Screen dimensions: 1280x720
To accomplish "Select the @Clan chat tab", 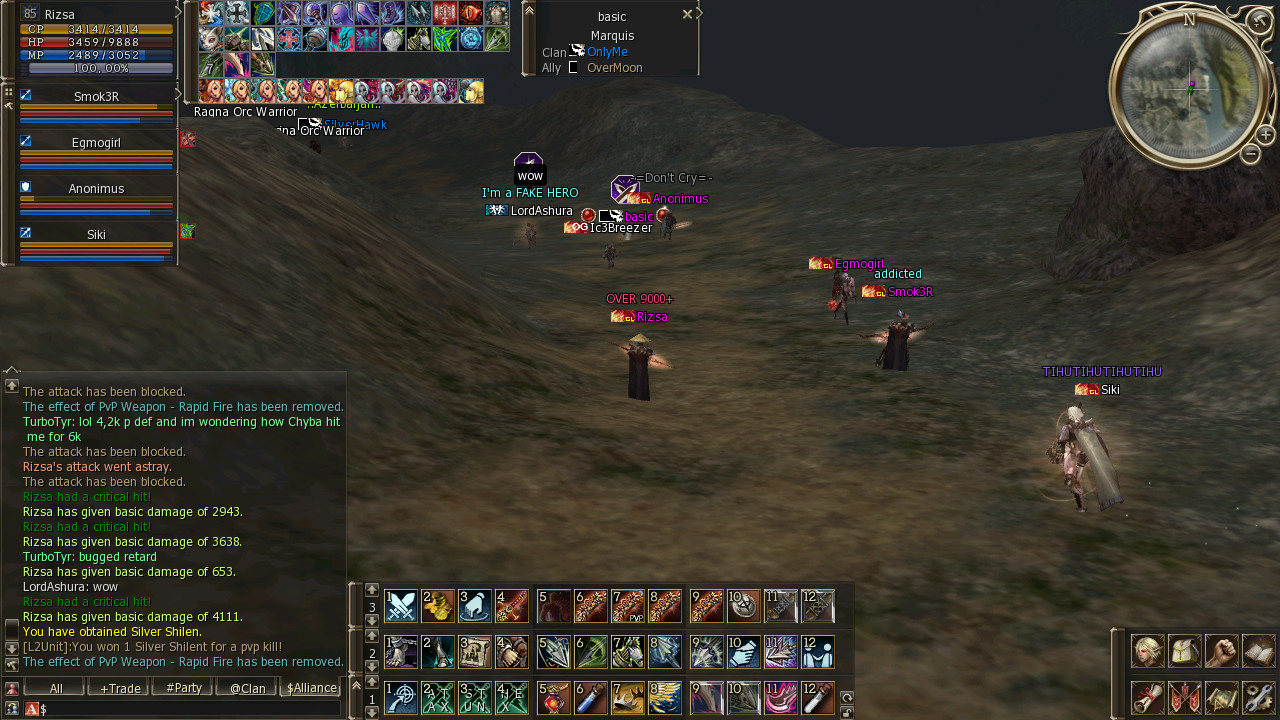I will tap(247, 688).
